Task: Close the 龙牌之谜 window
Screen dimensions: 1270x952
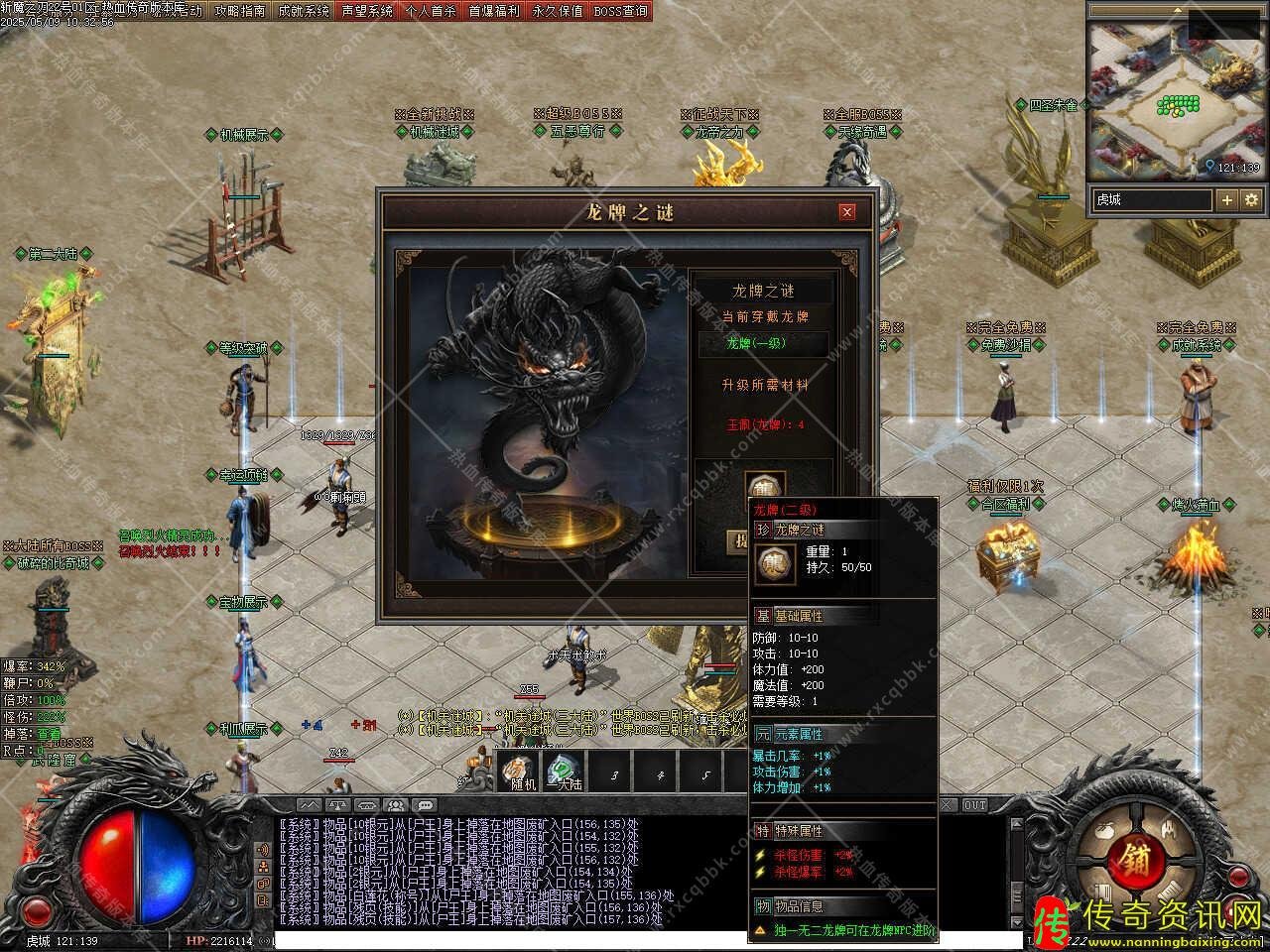Action: [846, 211]
